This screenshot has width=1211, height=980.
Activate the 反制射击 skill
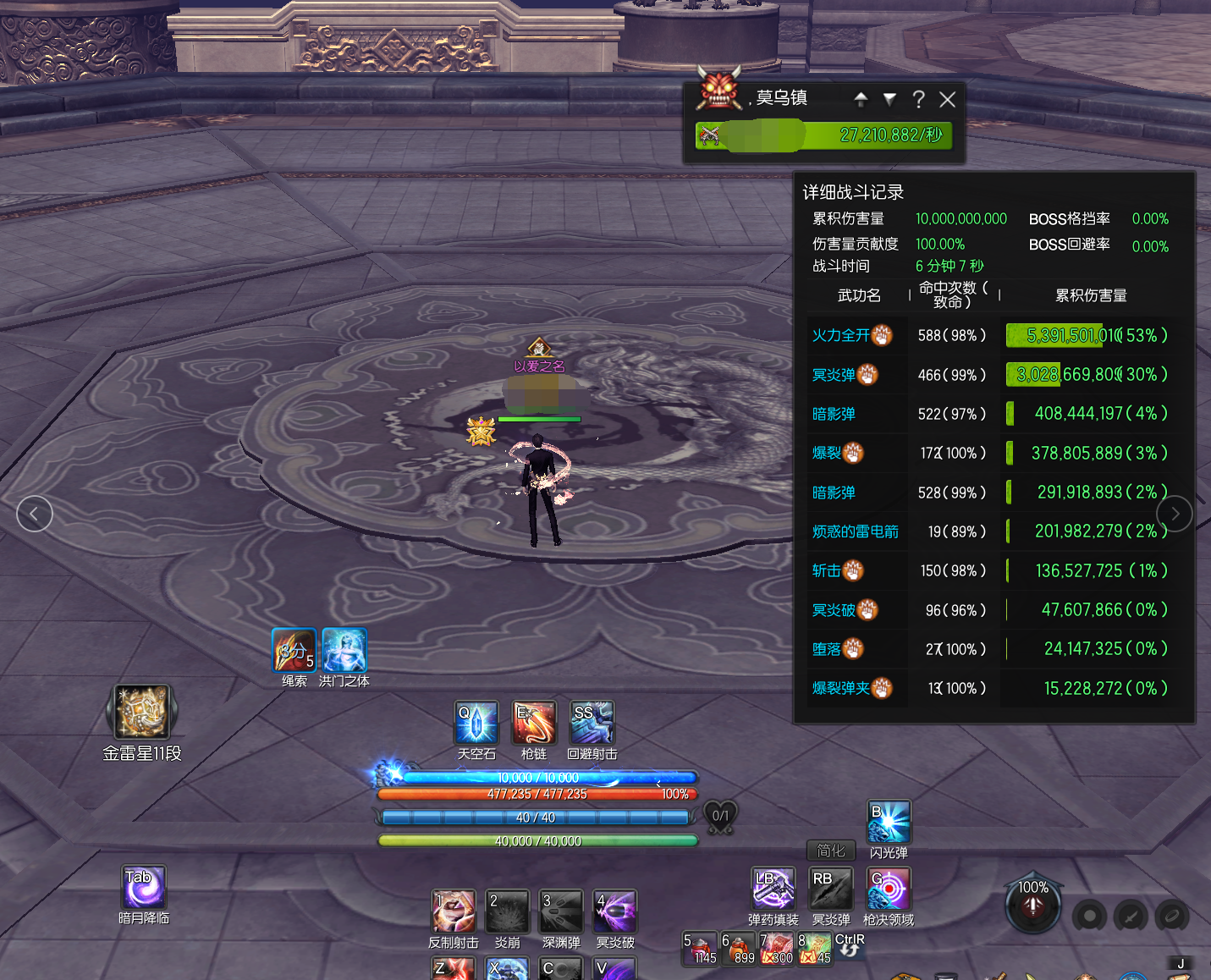pos(454,911)
